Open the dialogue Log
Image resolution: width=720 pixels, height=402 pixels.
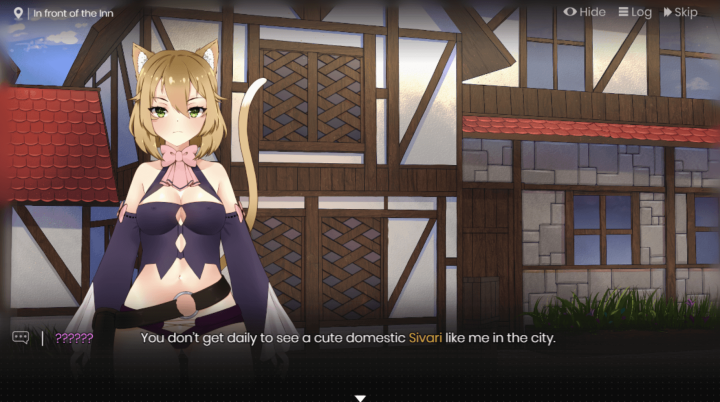(635, 12)
